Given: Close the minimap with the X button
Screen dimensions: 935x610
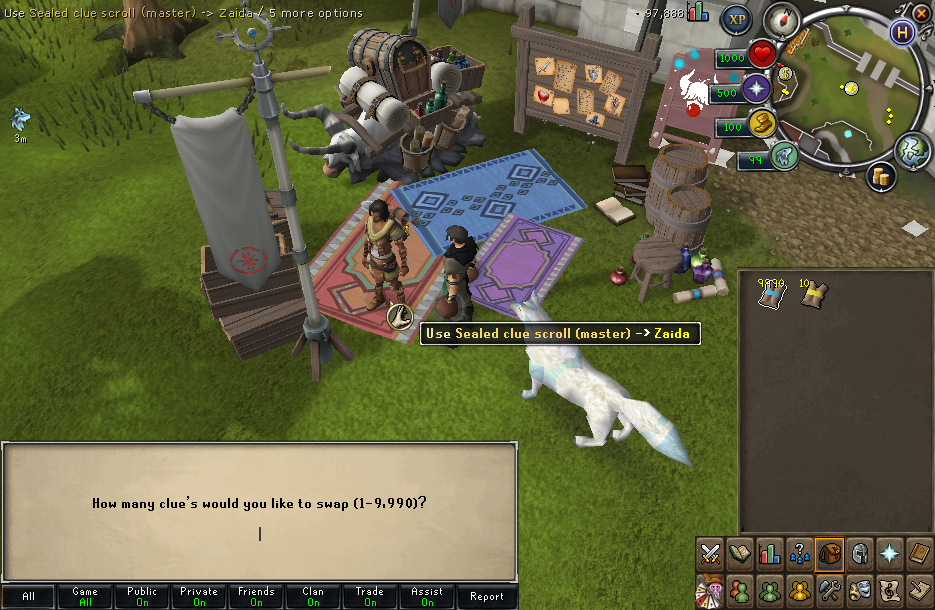Looking at the screenshot, I should click(921, 12).
